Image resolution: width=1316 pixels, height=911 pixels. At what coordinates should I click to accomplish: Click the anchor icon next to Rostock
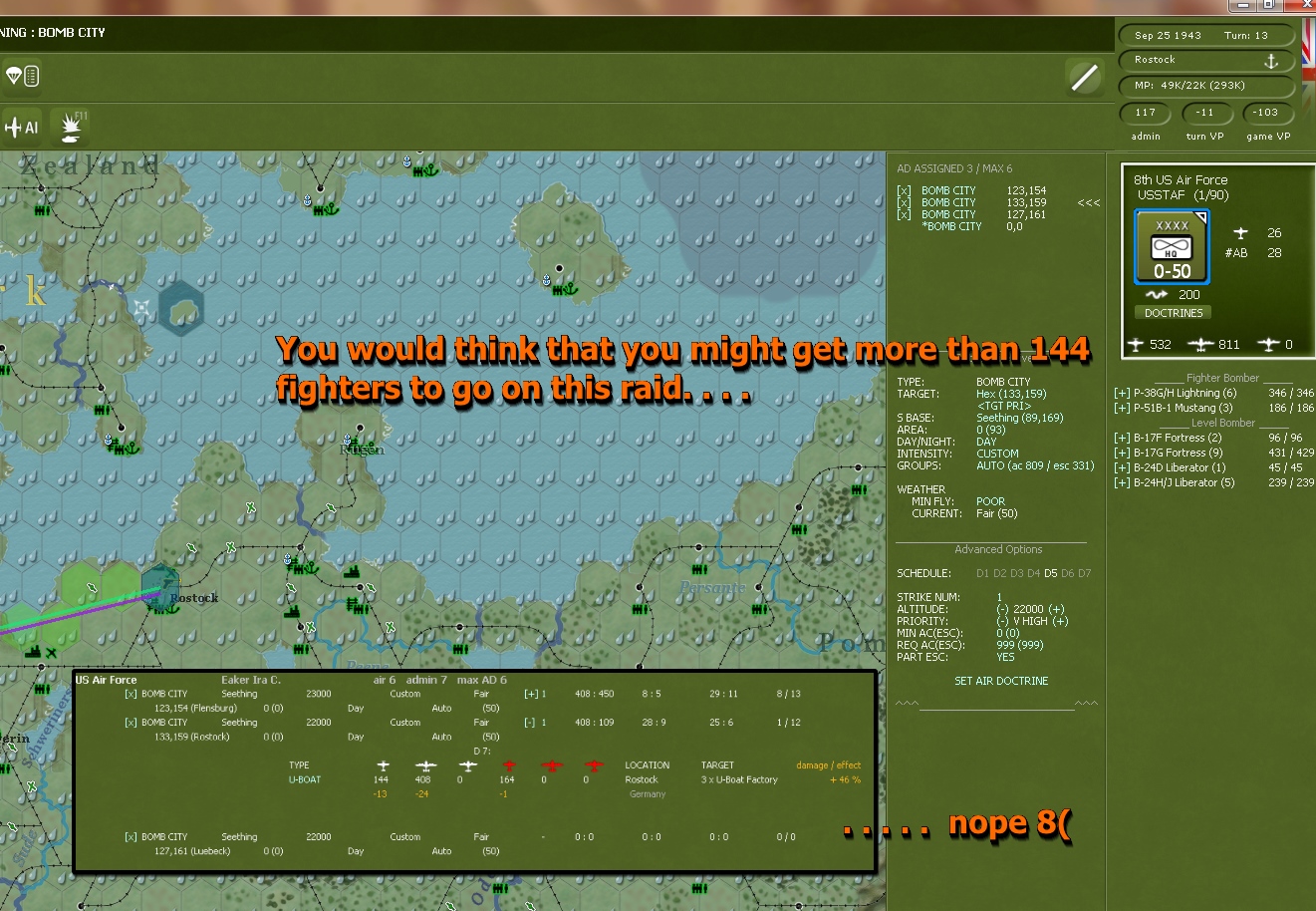click(1271, 60)
